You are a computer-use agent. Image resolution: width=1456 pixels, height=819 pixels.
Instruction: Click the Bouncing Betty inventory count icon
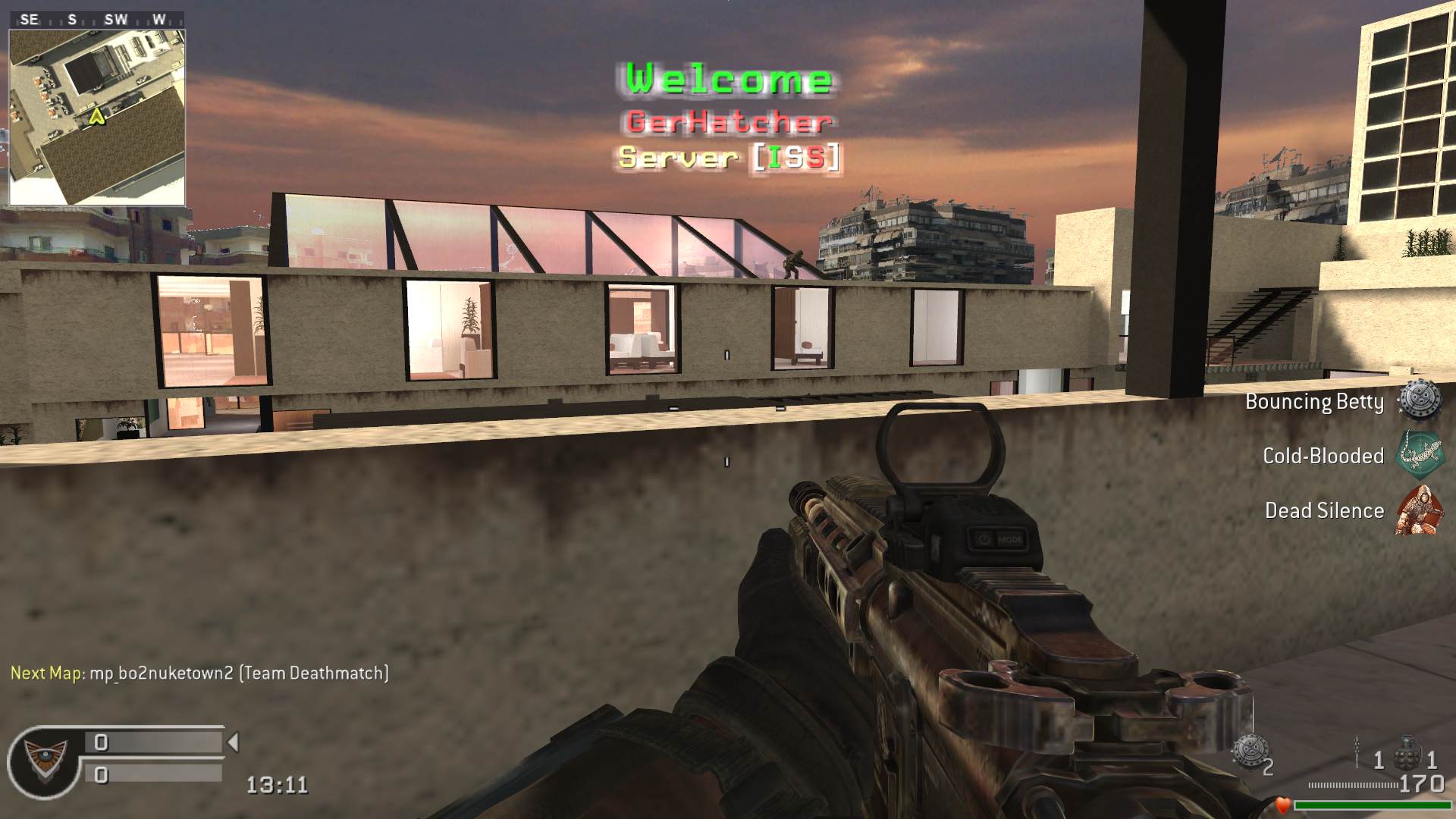(1247, 752)
